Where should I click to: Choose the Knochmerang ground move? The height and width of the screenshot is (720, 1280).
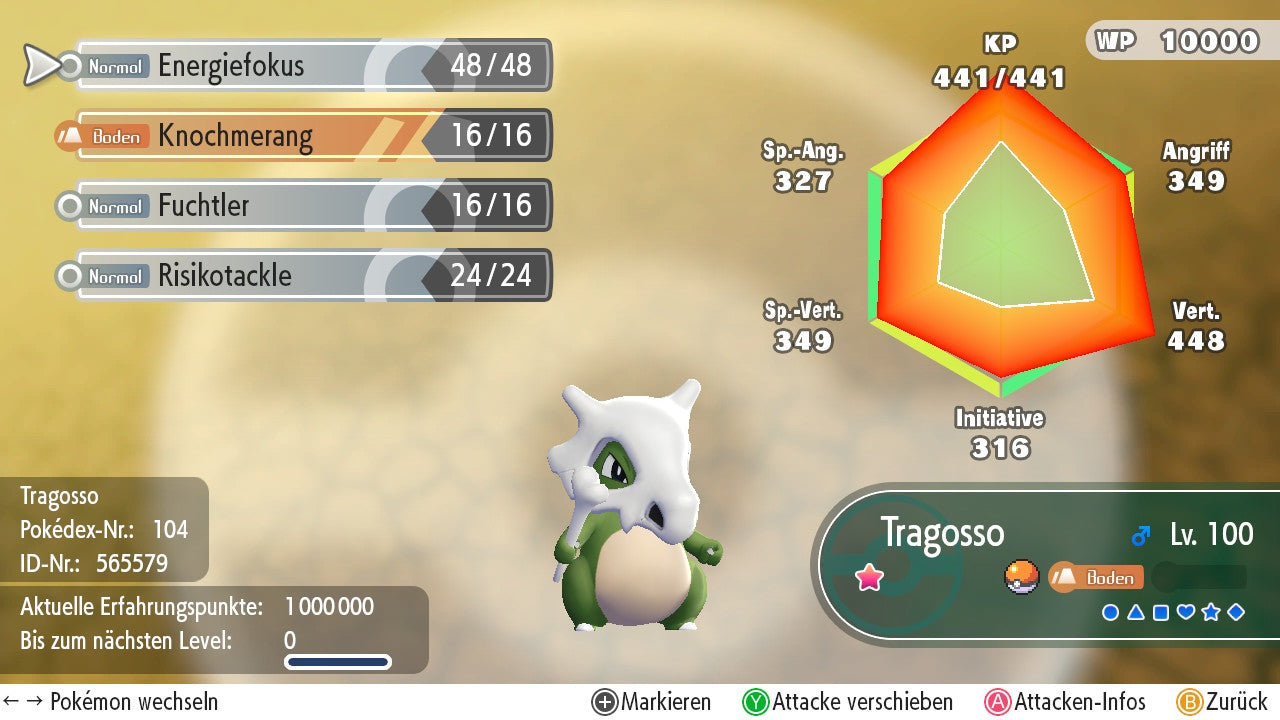click(312, 136)
